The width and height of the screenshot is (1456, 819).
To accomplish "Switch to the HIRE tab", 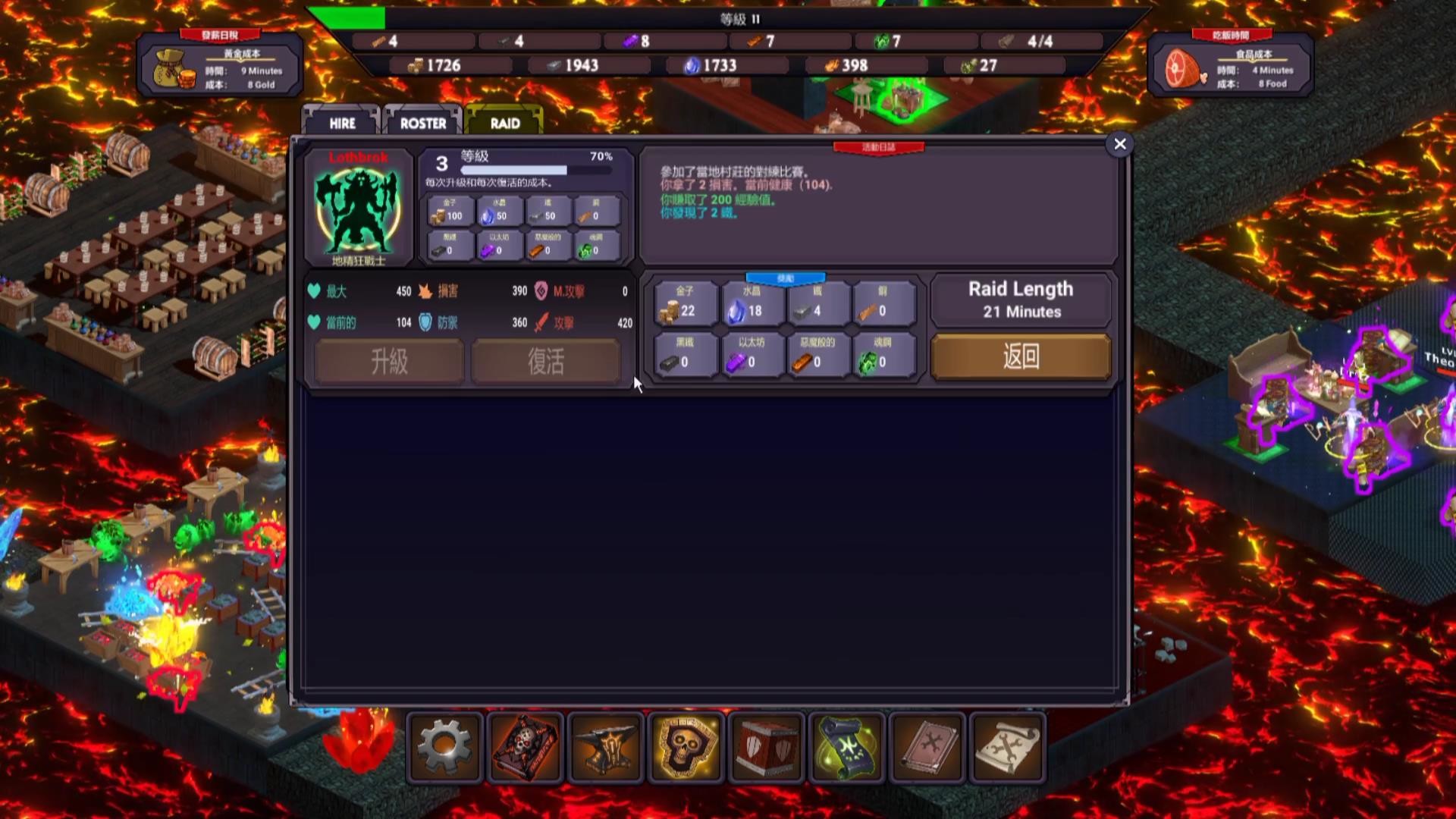I will (342, 123).
